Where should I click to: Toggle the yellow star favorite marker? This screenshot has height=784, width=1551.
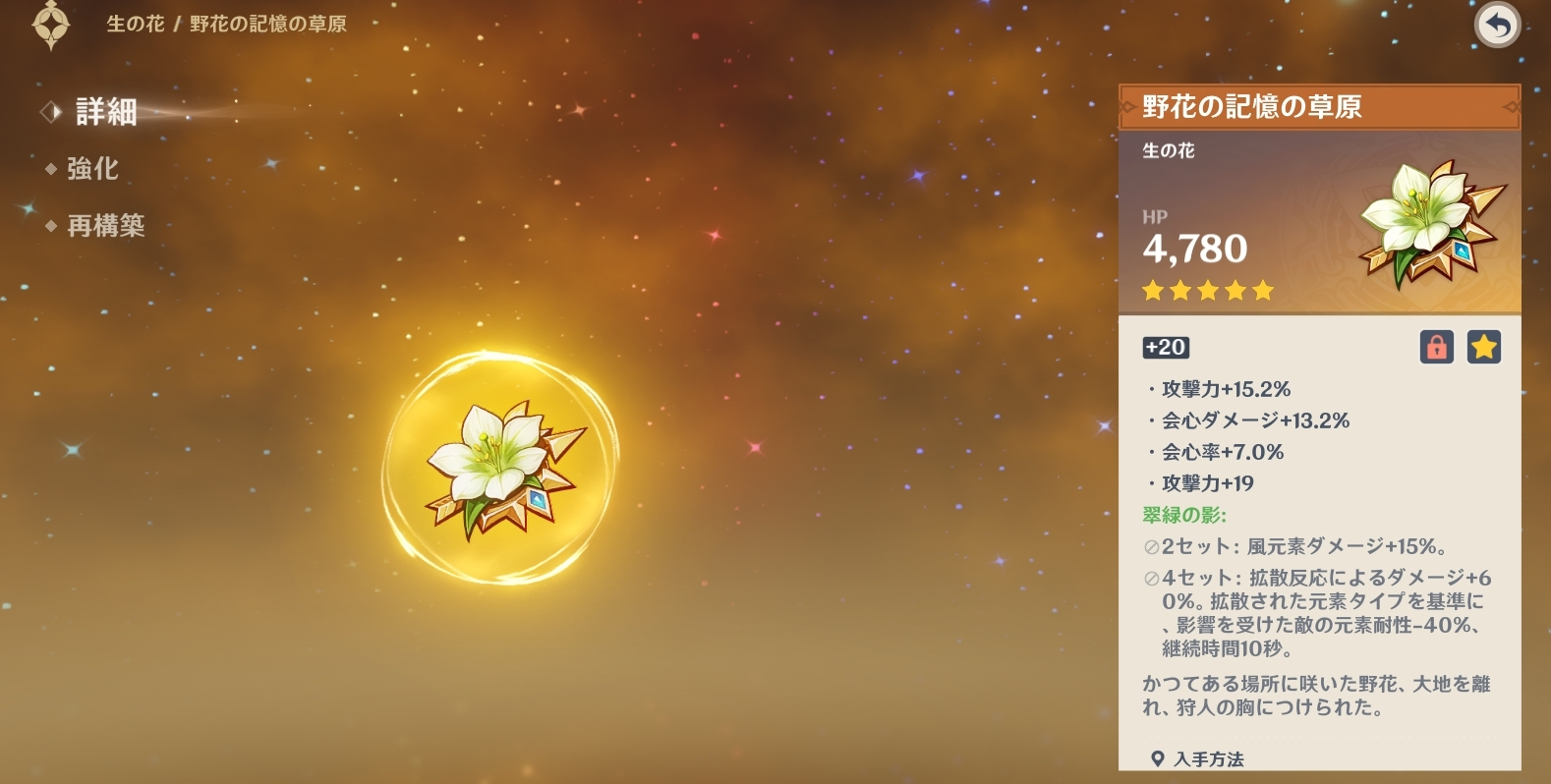pyautogui.click(x=1483, y=347)
